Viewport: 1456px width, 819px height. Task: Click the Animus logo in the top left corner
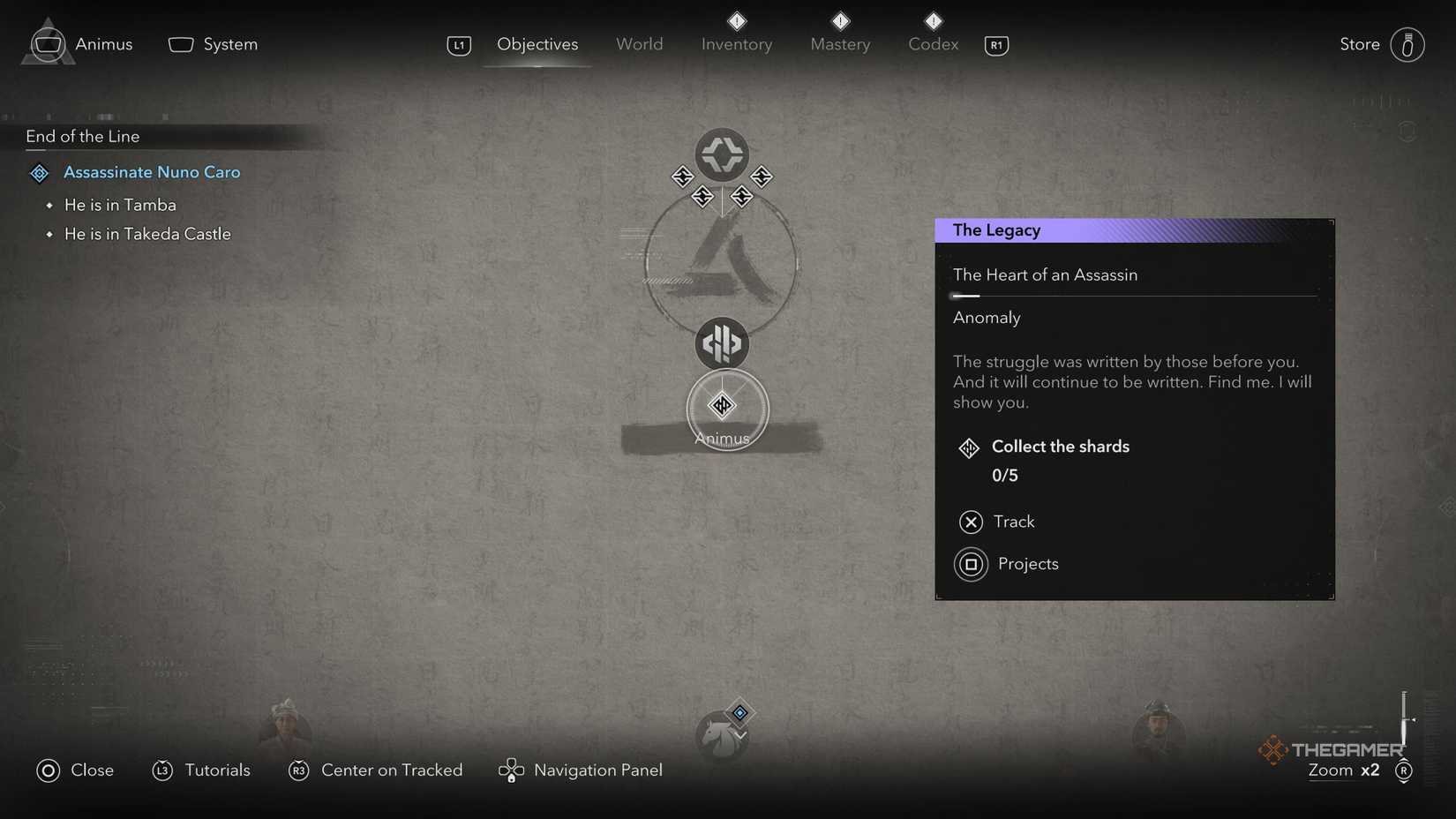[x=47, y=41]
